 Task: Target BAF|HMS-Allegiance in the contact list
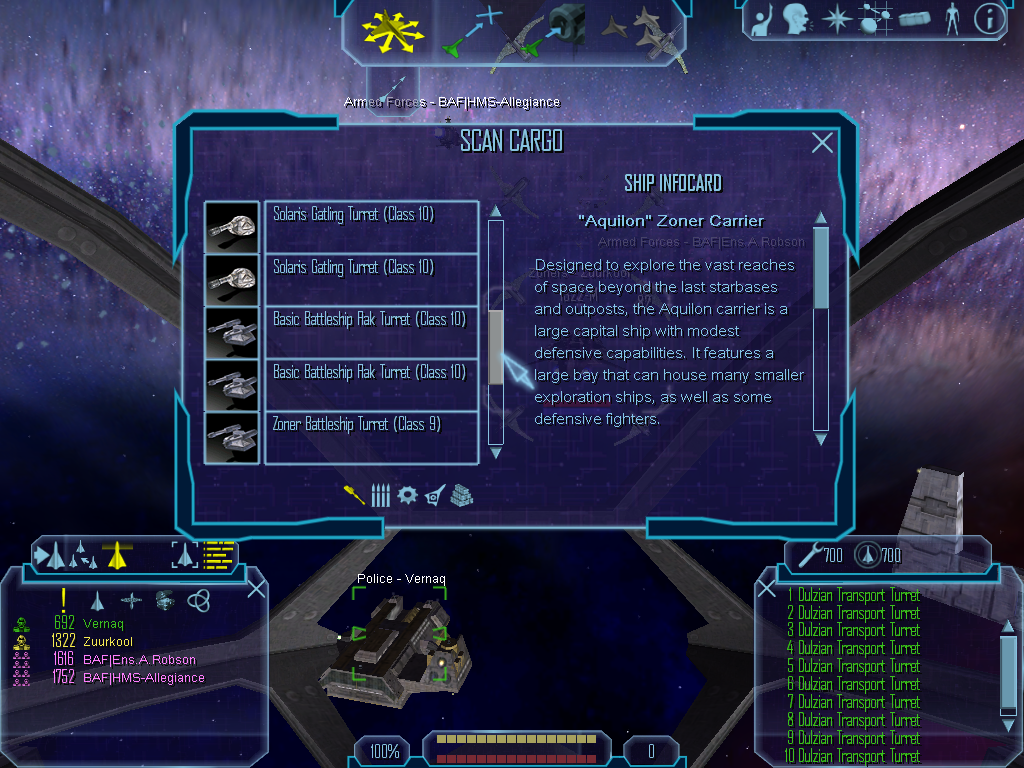tap(143, 677)
